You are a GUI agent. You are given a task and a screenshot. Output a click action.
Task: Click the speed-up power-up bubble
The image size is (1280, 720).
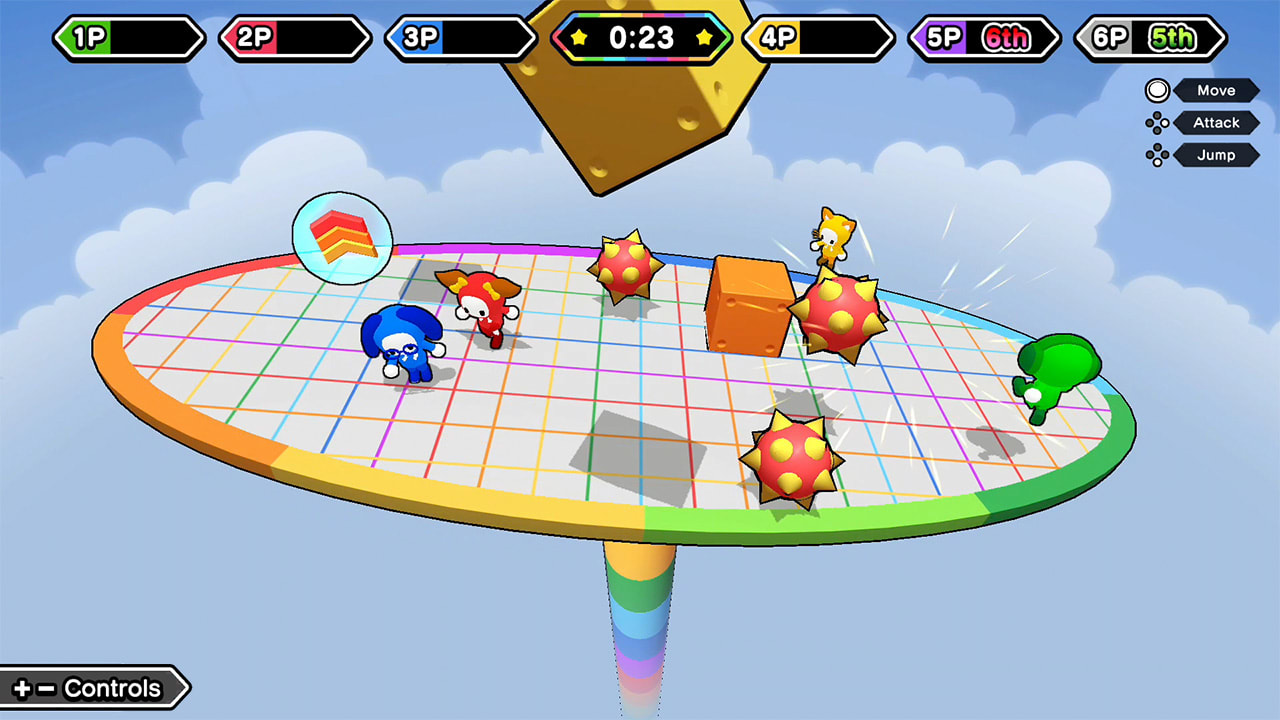click(x=341, y=237)
